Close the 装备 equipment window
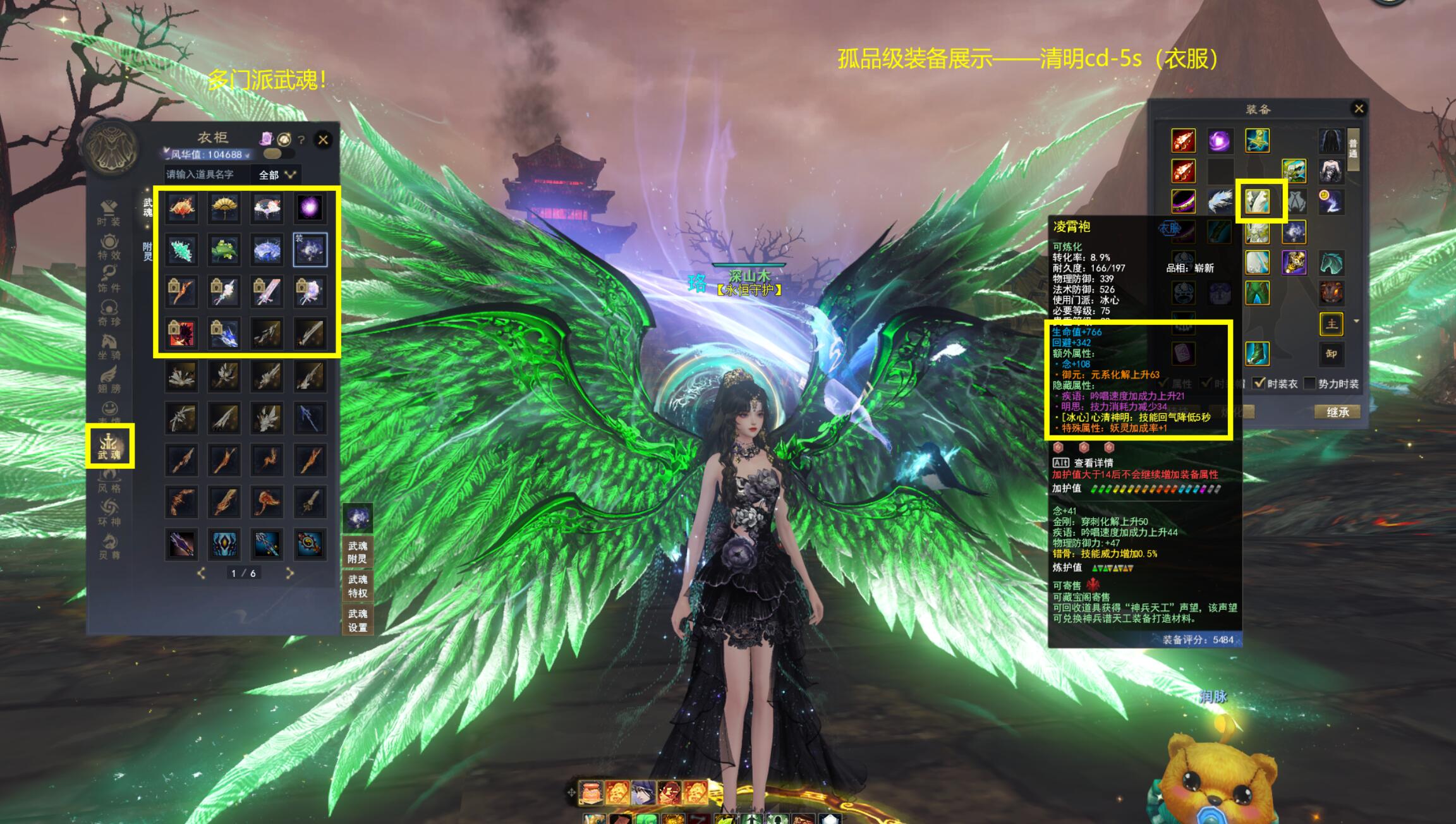The height and width of the screenshot is (824, 1456). click(1359, 109)
